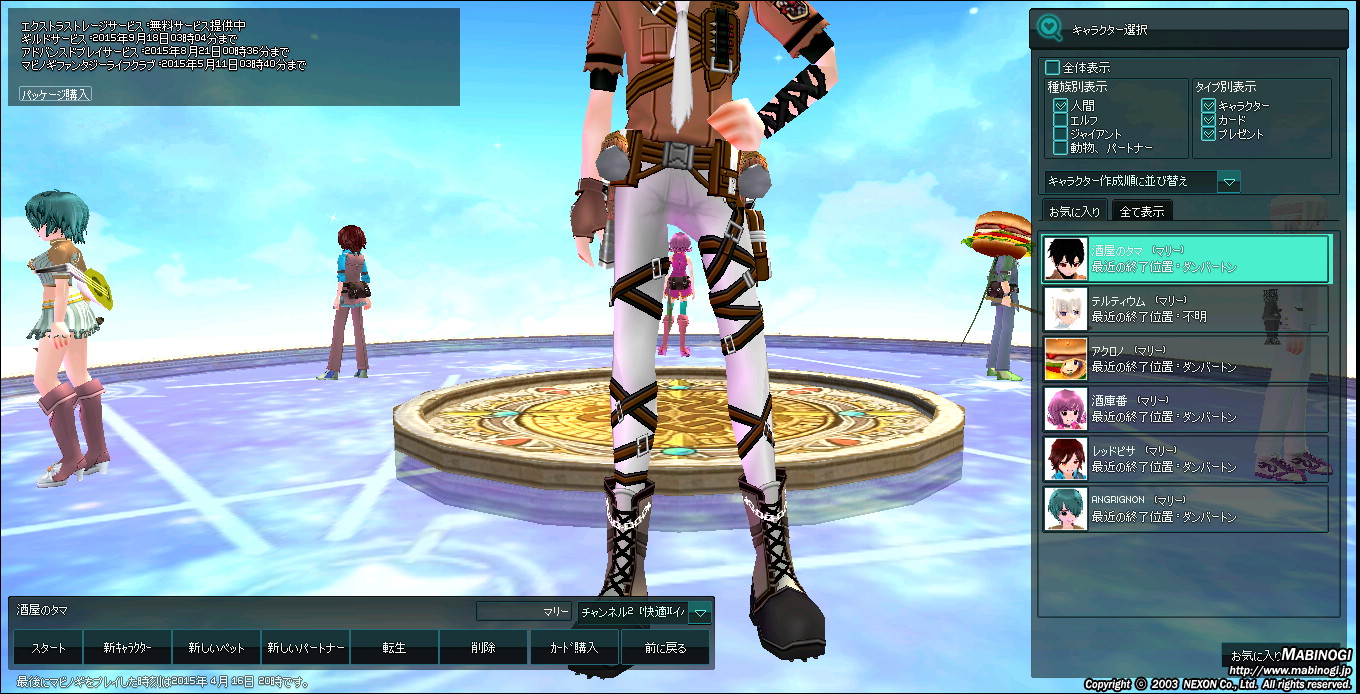Open the character sort order dropdown
This screenshot has height=694, width=1360.
[1230, 182]
